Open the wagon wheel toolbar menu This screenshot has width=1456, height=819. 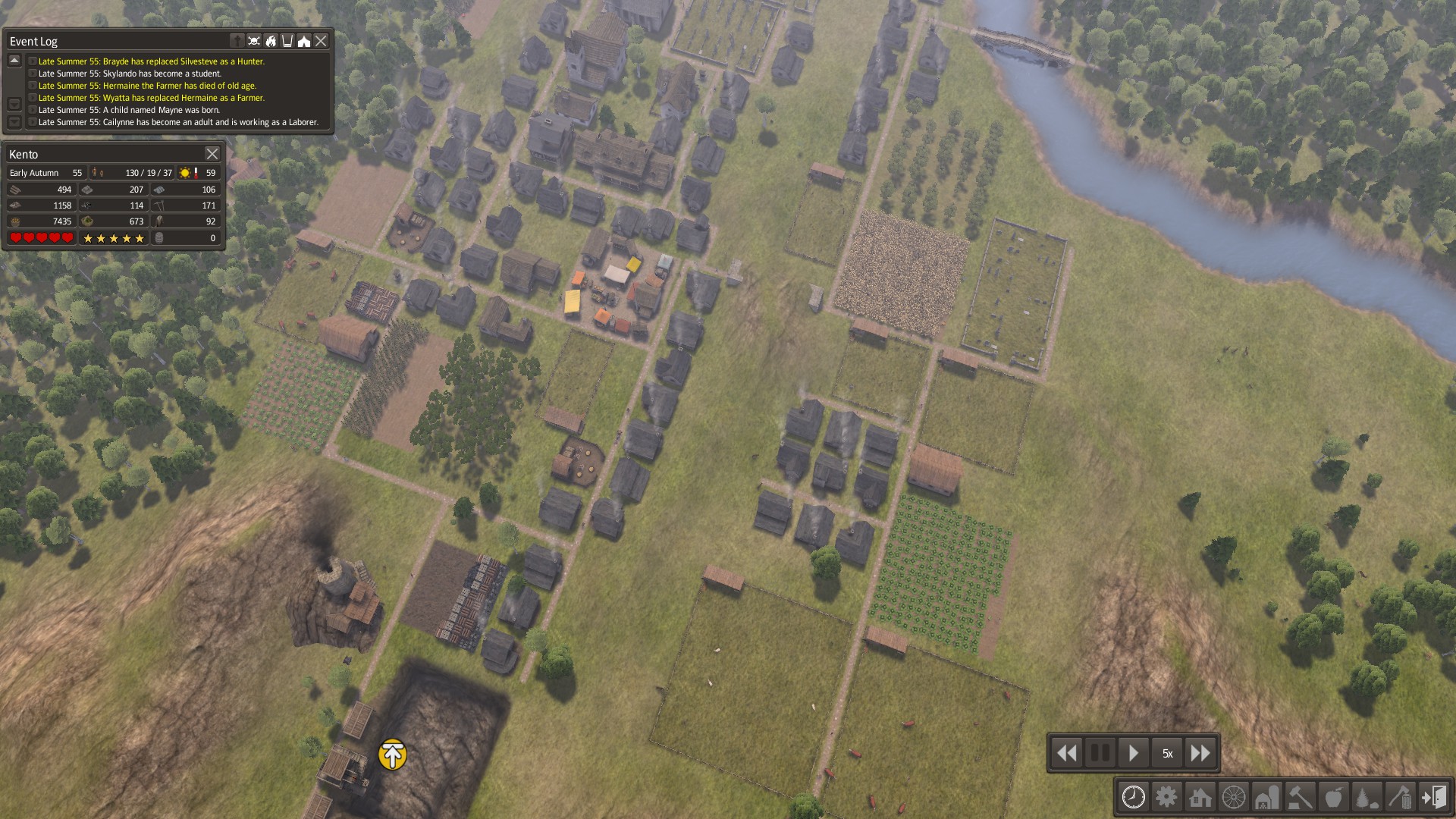[x=1233, y=797]
